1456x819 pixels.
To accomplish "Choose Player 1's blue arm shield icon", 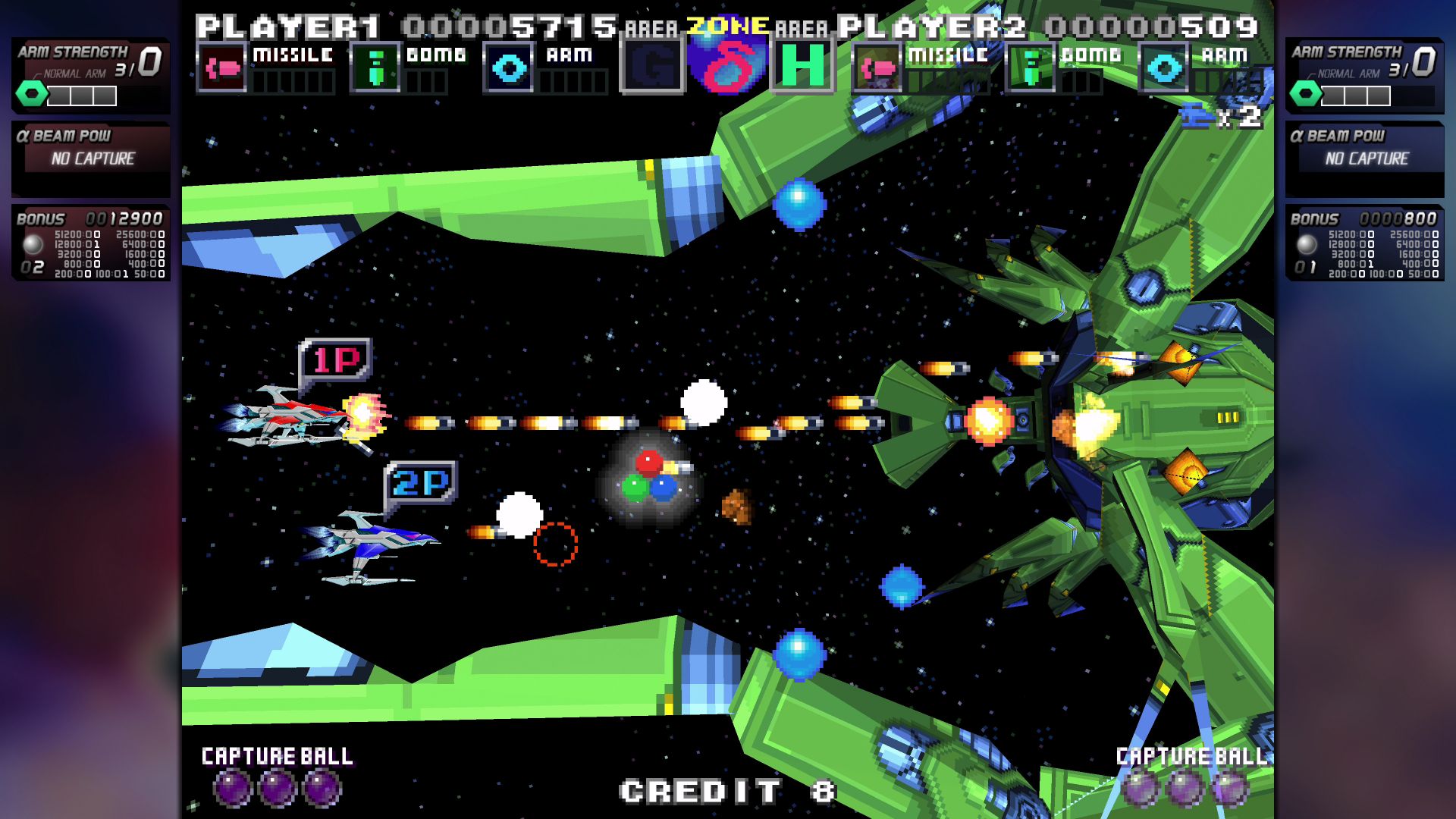I will [508, 68].
